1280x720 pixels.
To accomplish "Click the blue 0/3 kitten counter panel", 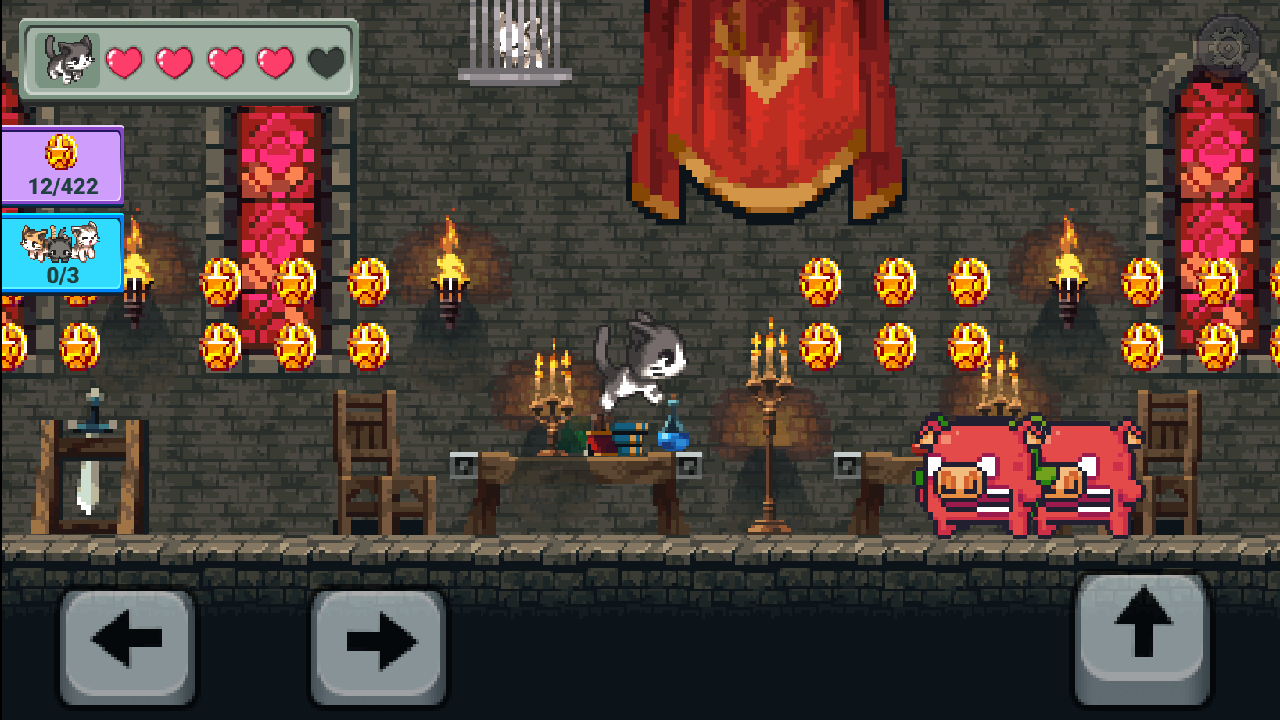I will pyautogui.click(x=62, y=253).
